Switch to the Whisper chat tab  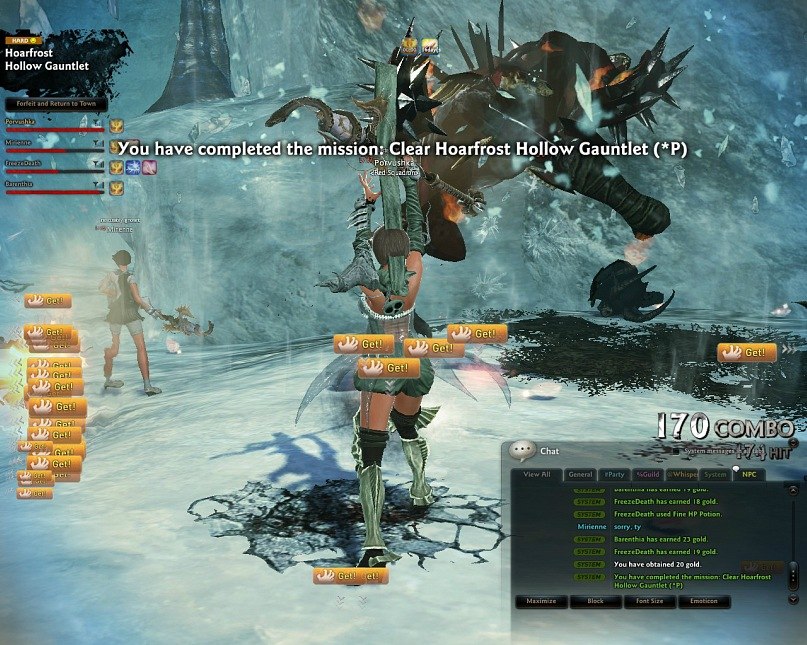coord(682,475)
